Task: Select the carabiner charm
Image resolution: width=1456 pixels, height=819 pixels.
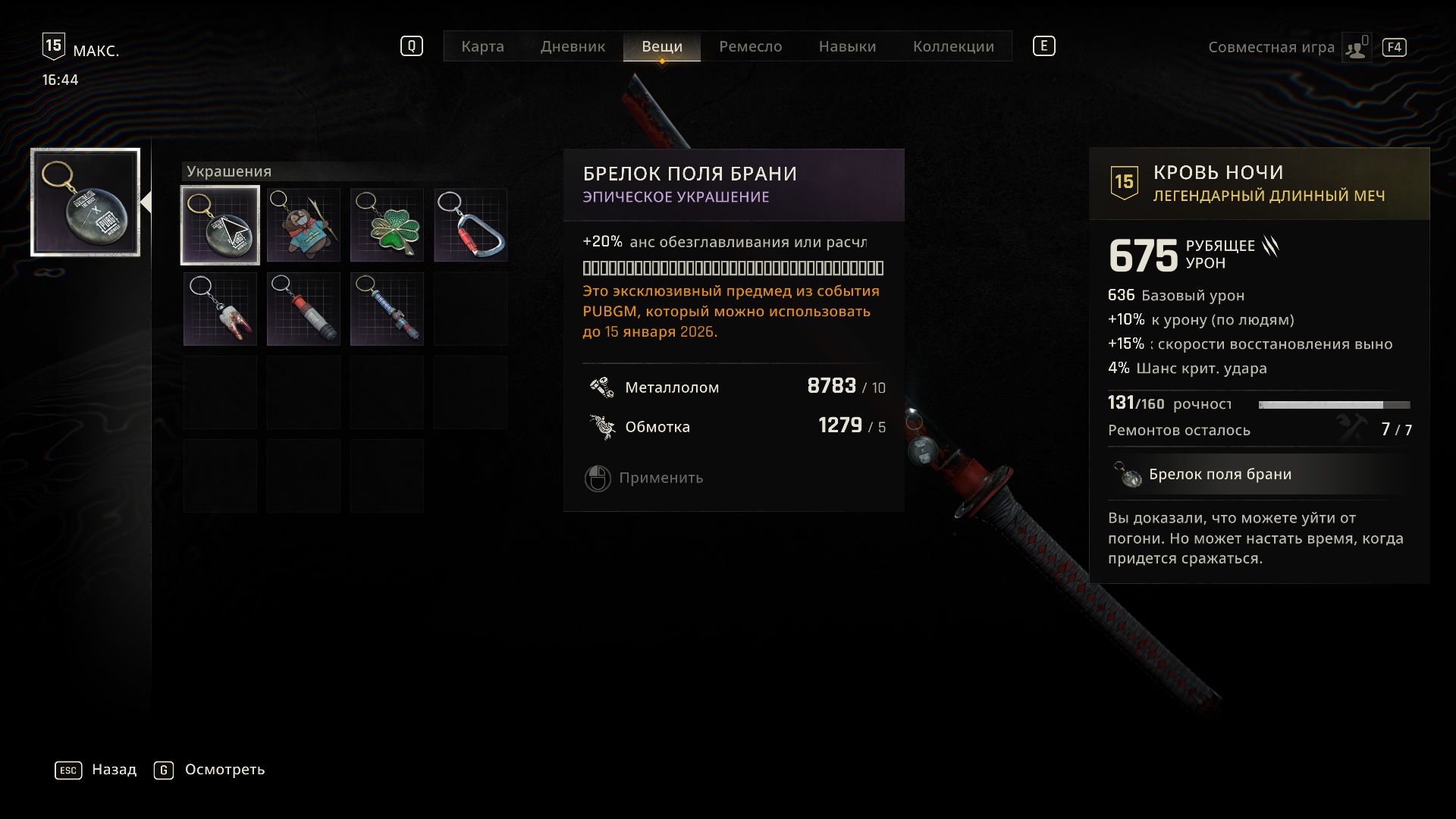Action: point(470,225)
